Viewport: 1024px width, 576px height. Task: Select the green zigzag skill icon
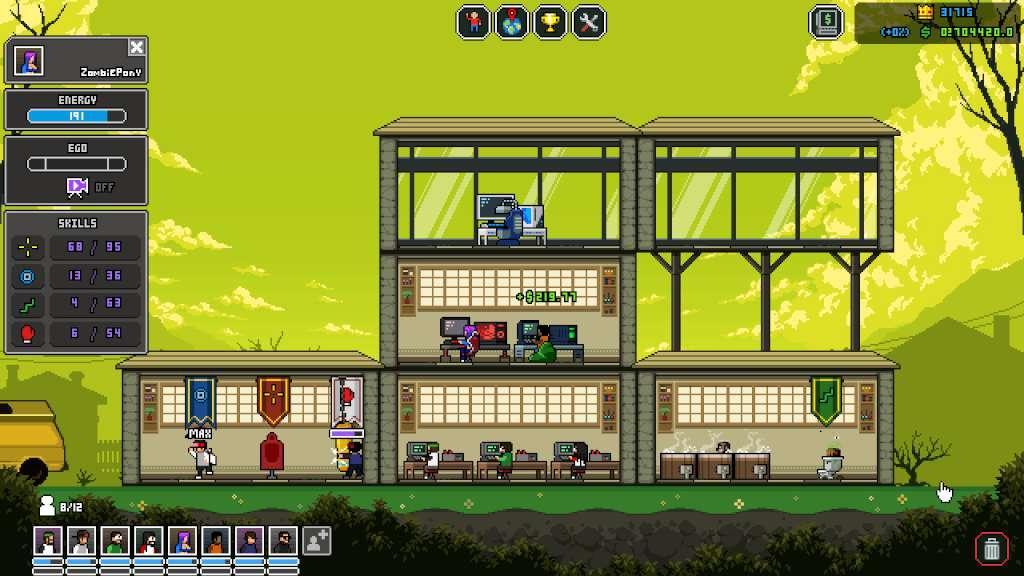click(x=27, y=304)
